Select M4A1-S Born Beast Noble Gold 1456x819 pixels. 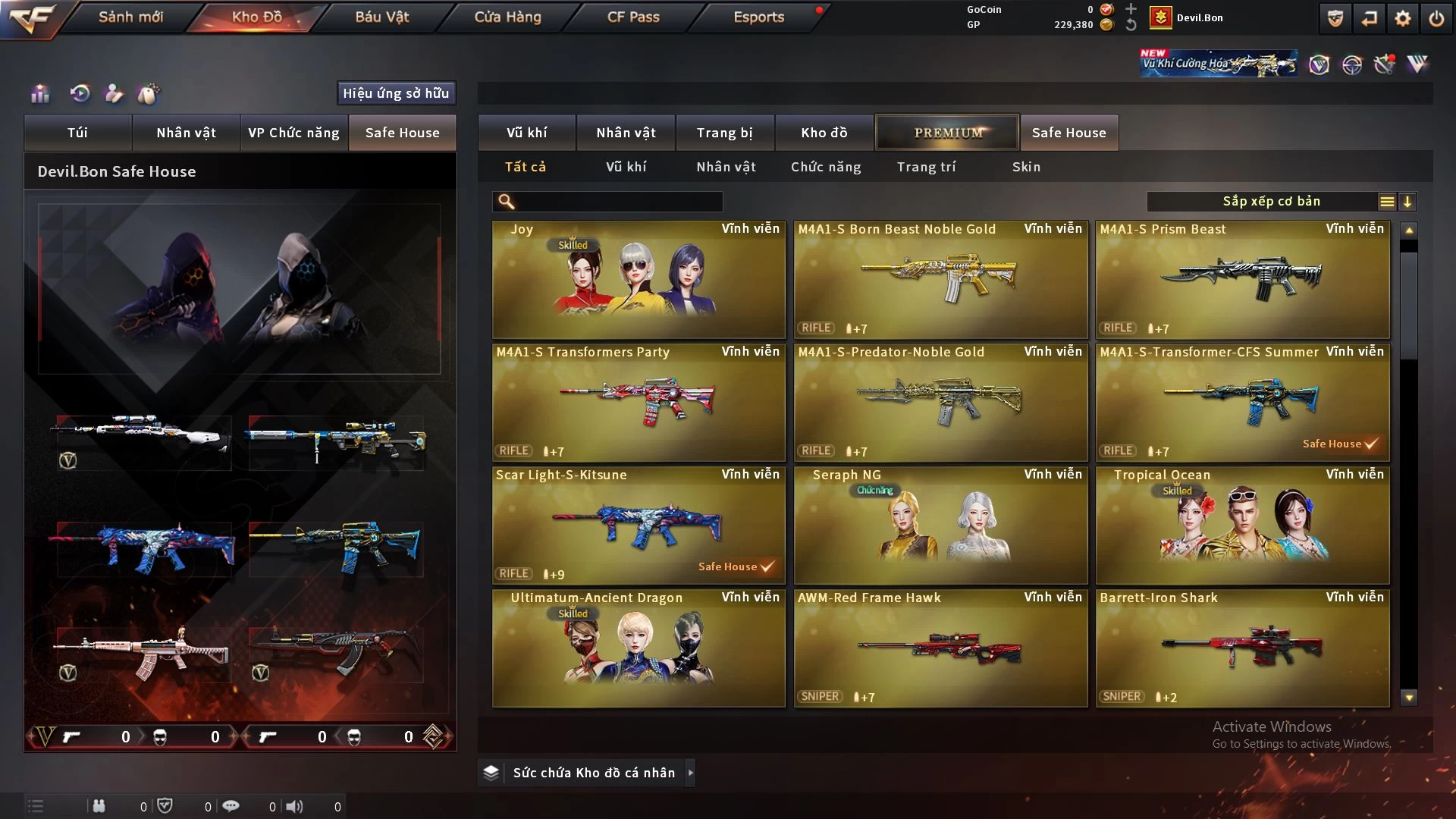940,280
